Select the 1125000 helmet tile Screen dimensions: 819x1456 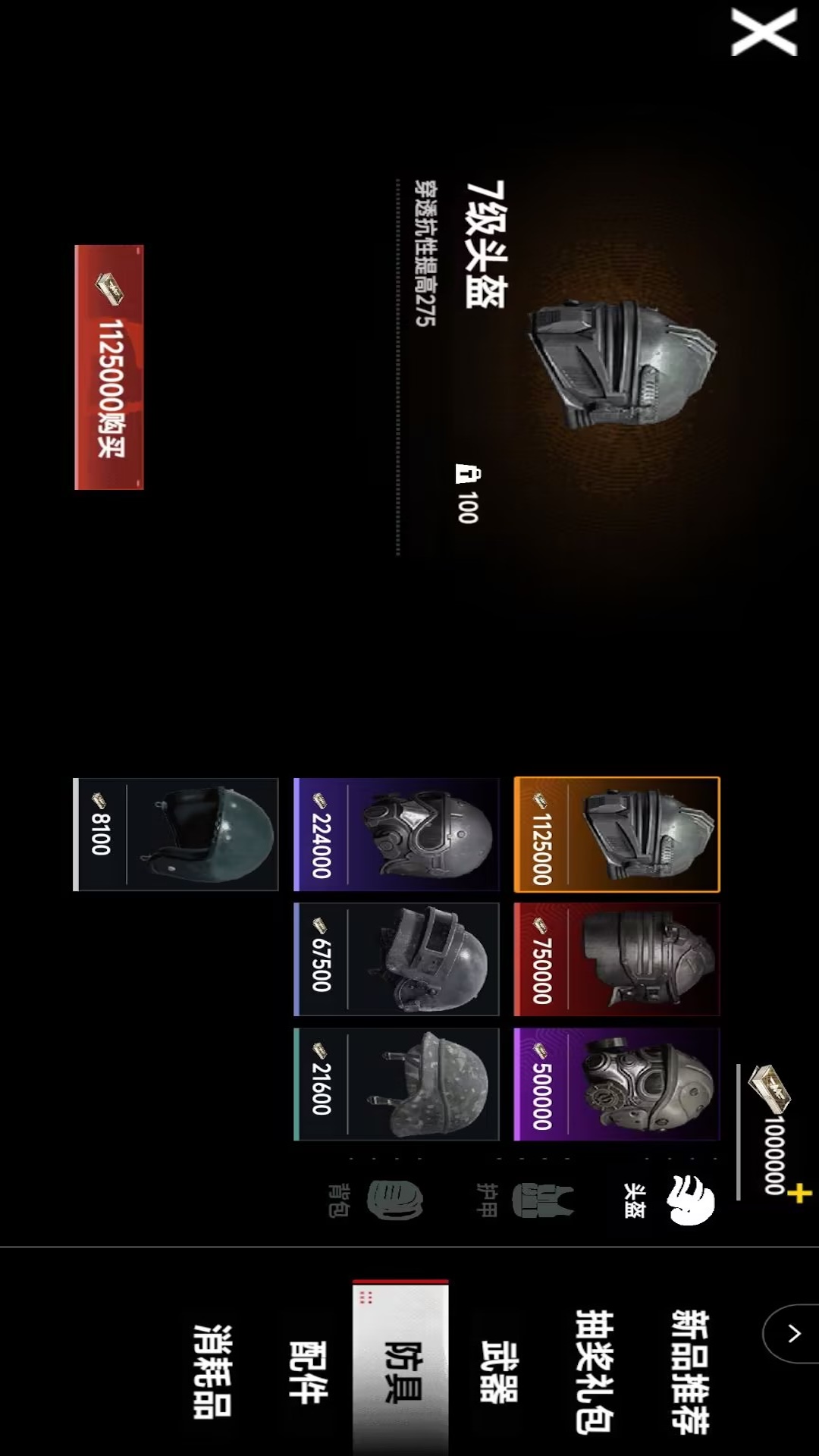(x=617, y=834)
